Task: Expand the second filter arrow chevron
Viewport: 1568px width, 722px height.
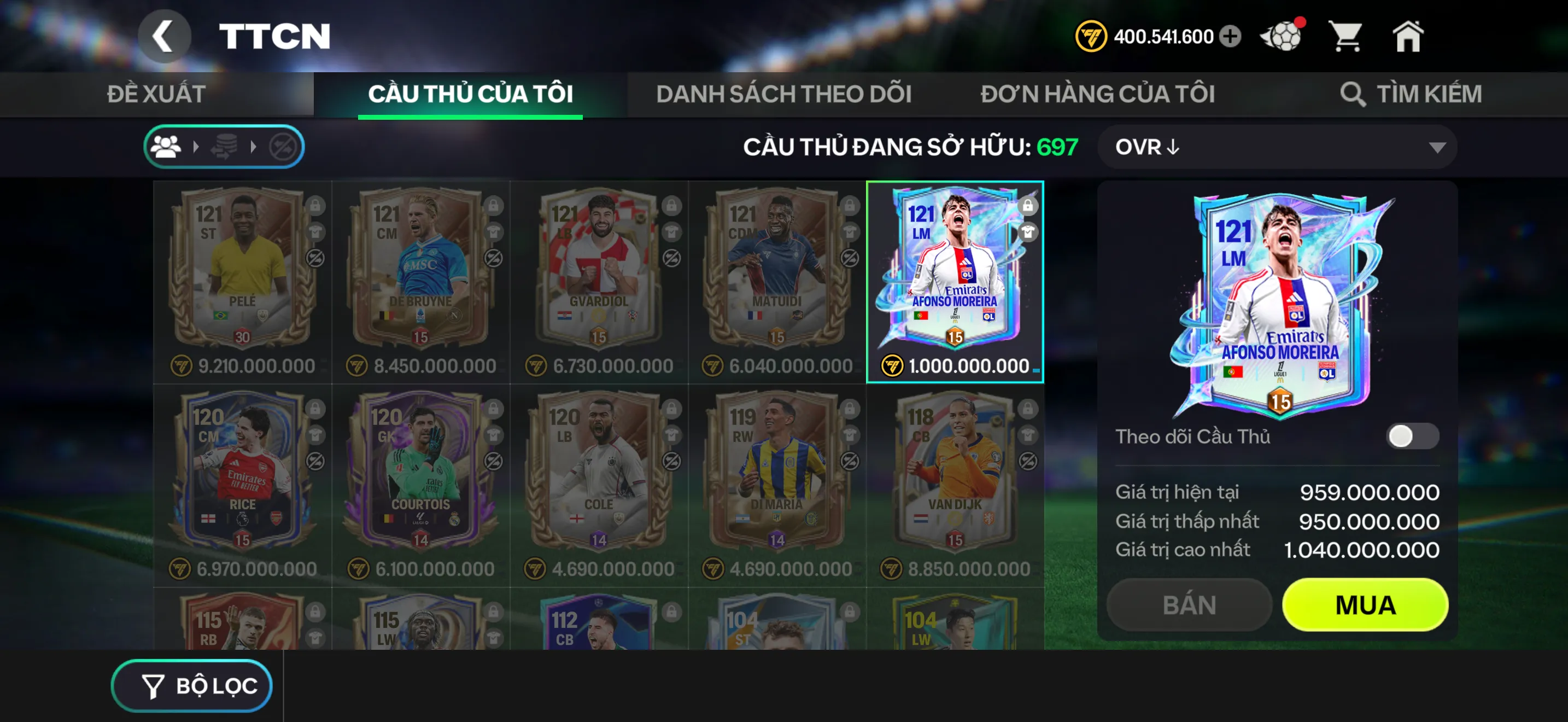Action: [253, 146]
